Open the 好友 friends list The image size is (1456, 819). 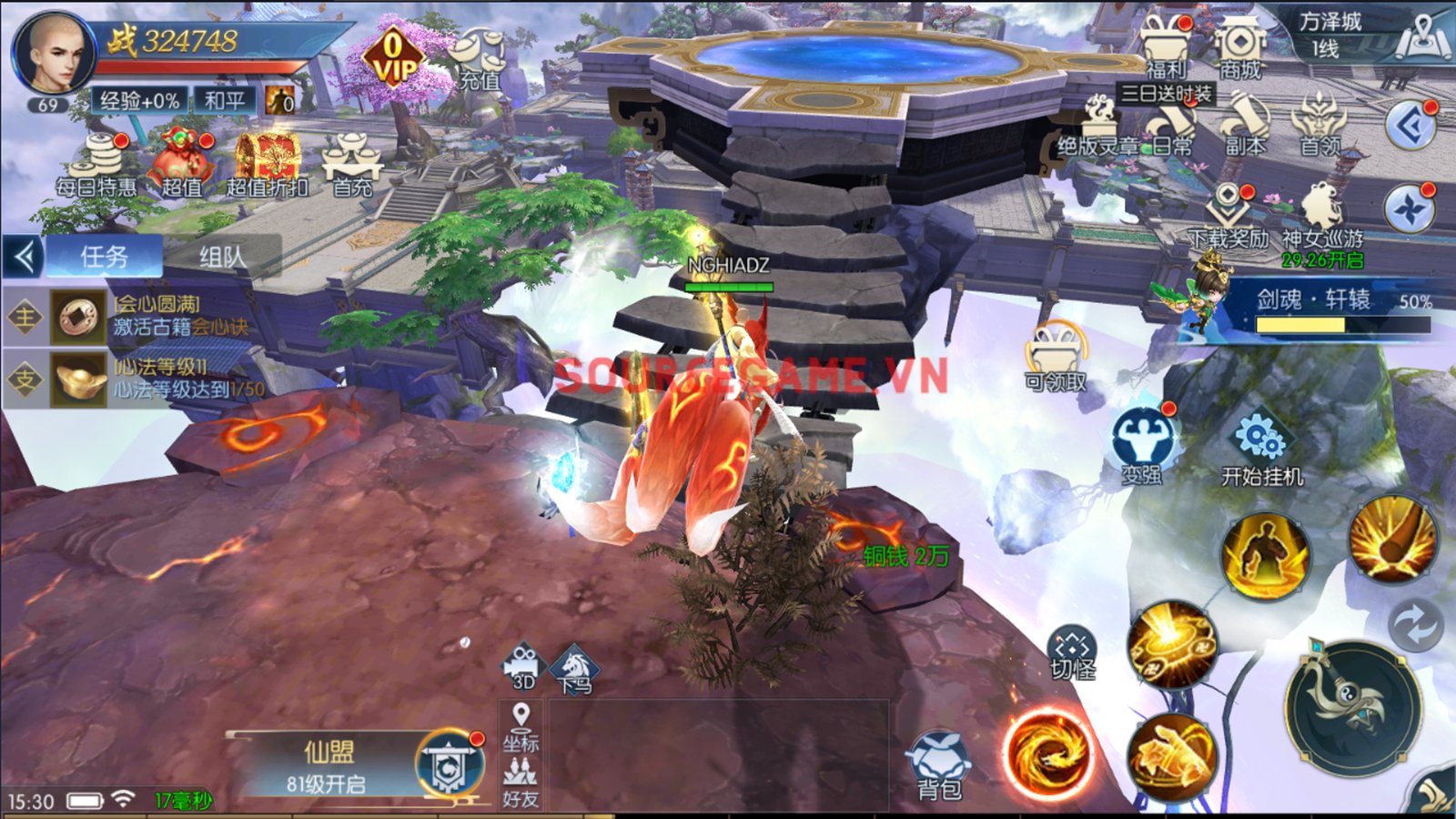coord(521,783)
